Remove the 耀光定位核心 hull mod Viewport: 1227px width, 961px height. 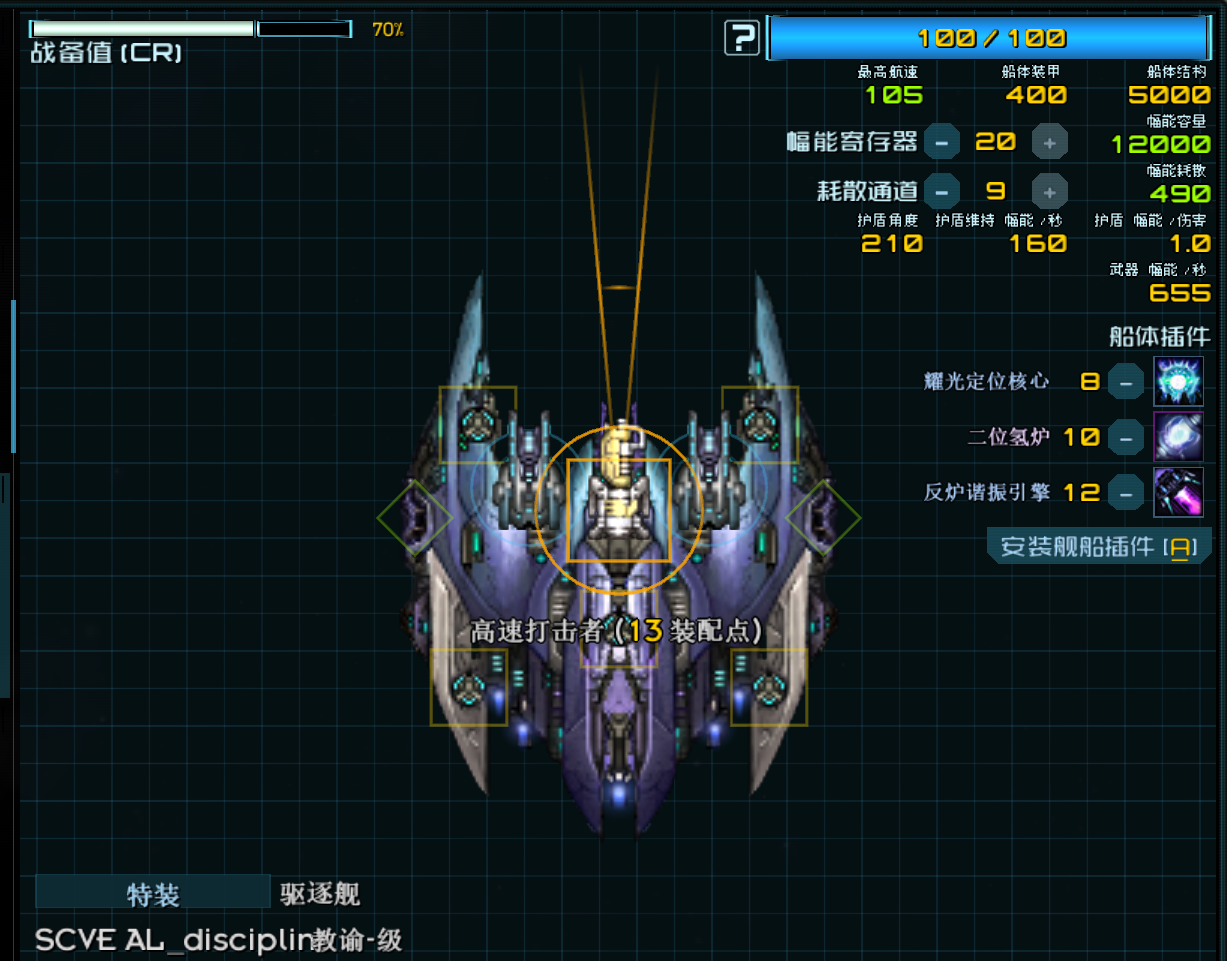pos(1126,381)
